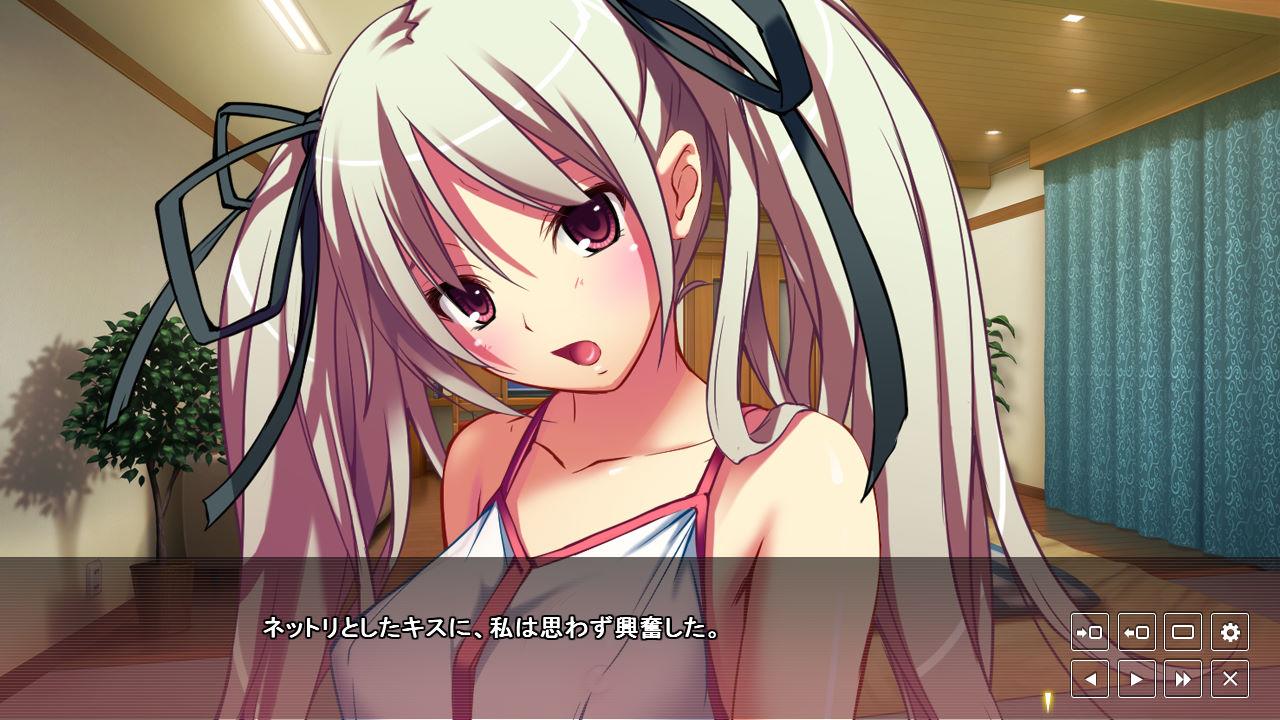Open the load screen icon

click(x=1136, y=632)
